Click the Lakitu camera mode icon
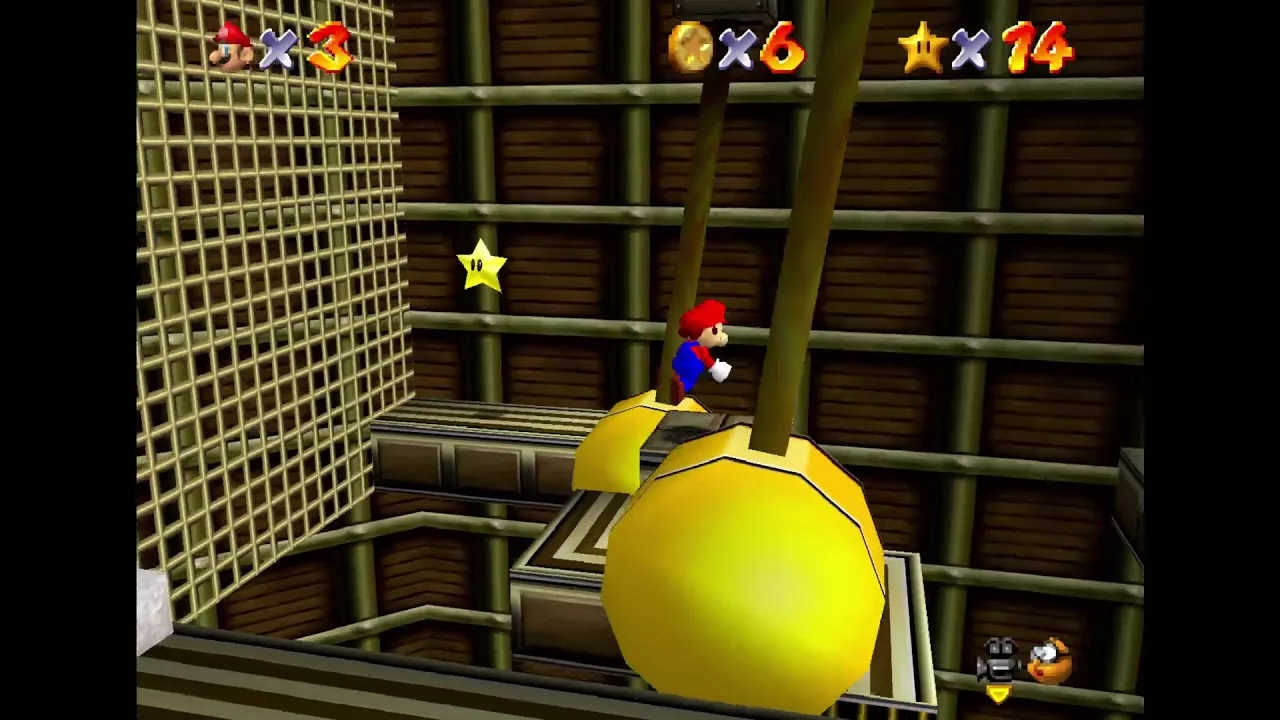Viewport: 1280px width, 720px height. 1049,661
